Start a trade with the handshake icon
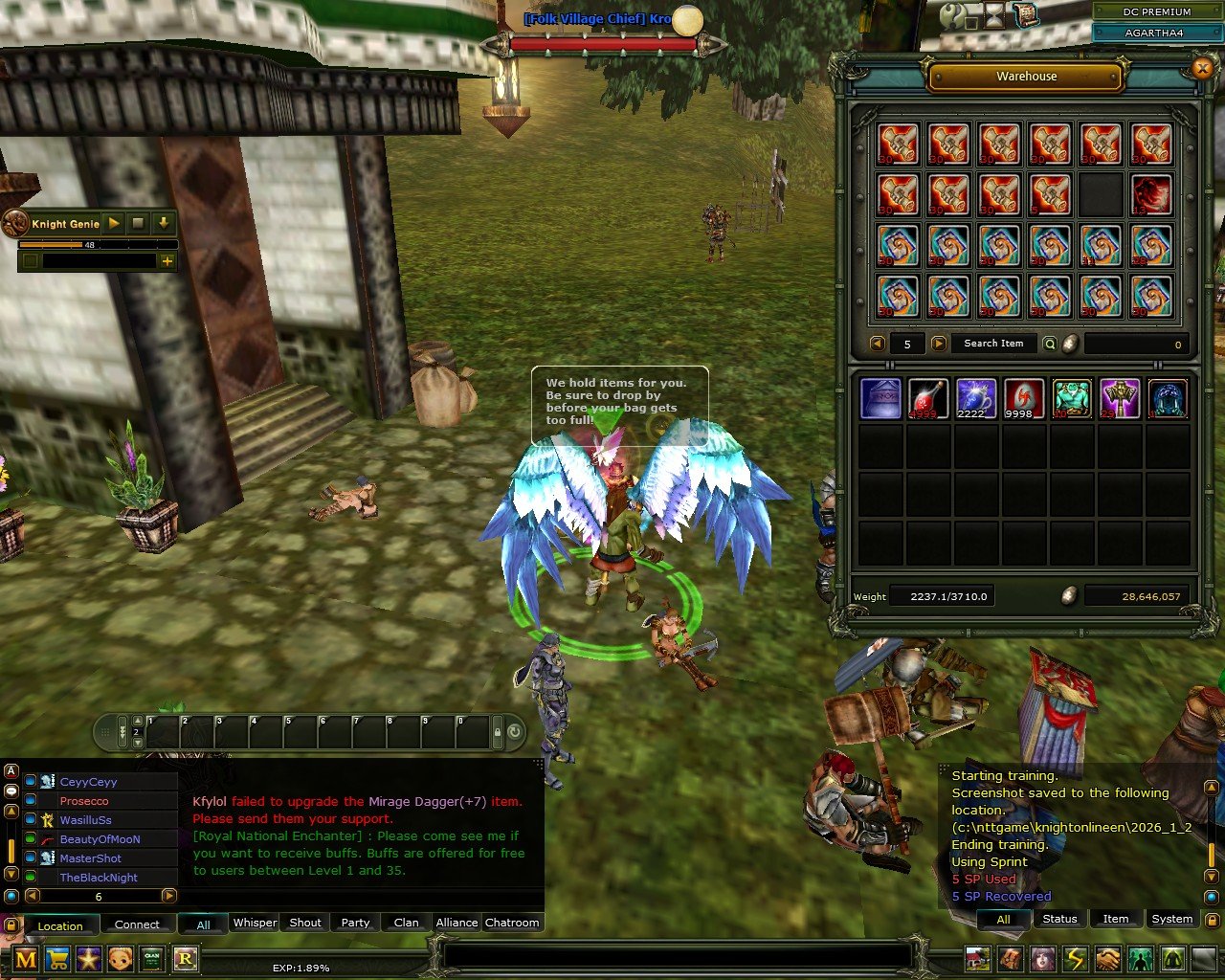This screenshot has height=980, width=1225. click(1106, 959)
